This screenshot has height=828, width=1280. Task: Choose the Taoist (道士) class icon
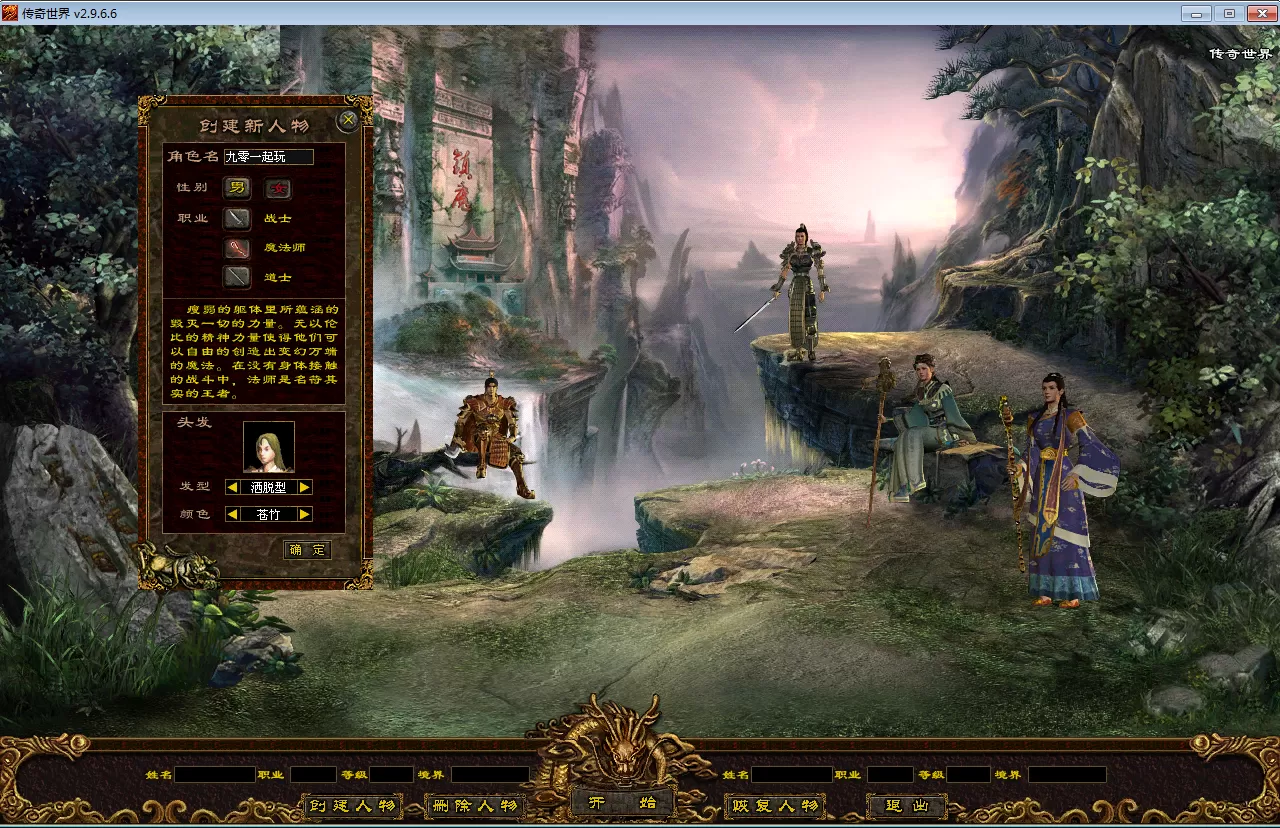(x=237, y=277)
